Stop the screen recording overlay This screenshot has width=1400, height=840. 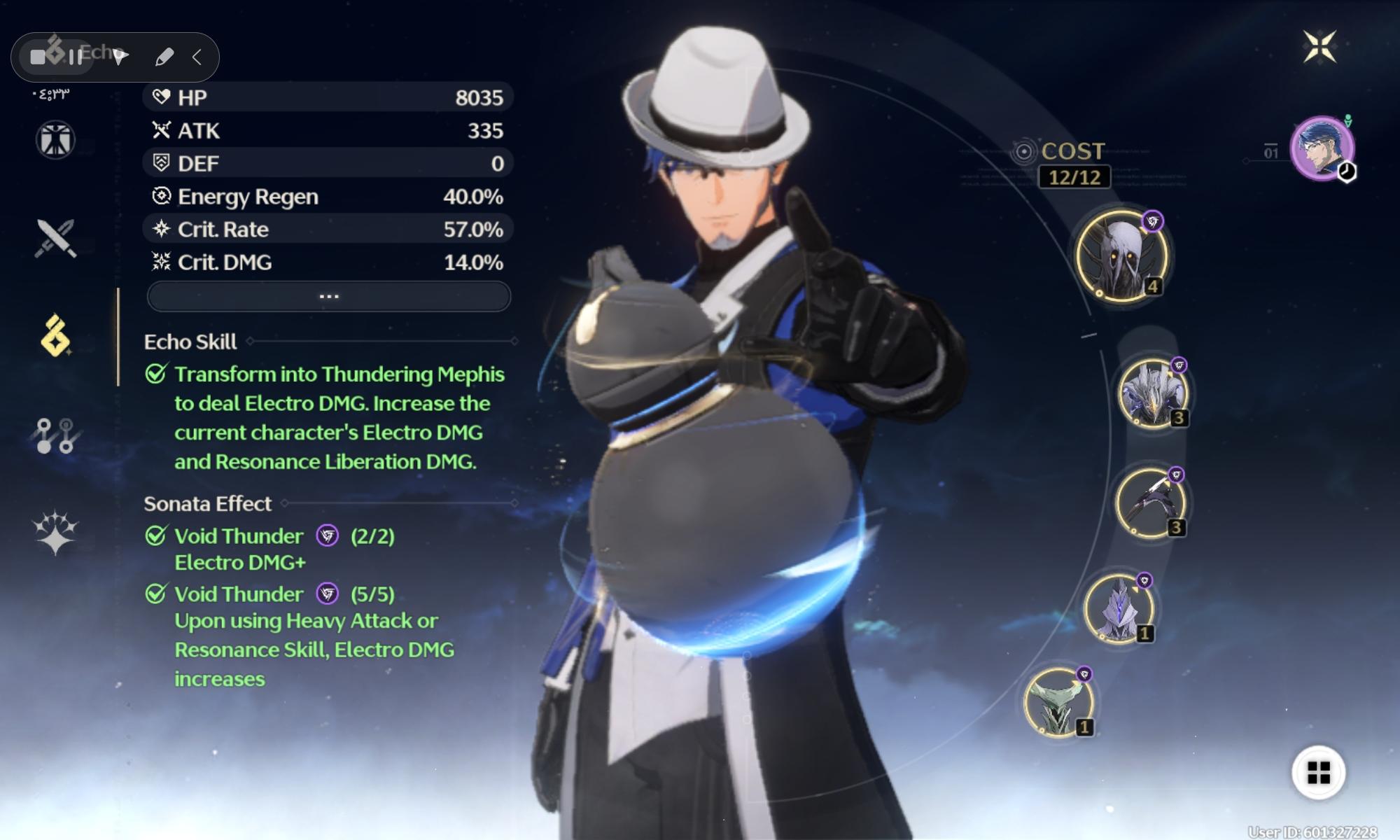(x=38, y=57)
